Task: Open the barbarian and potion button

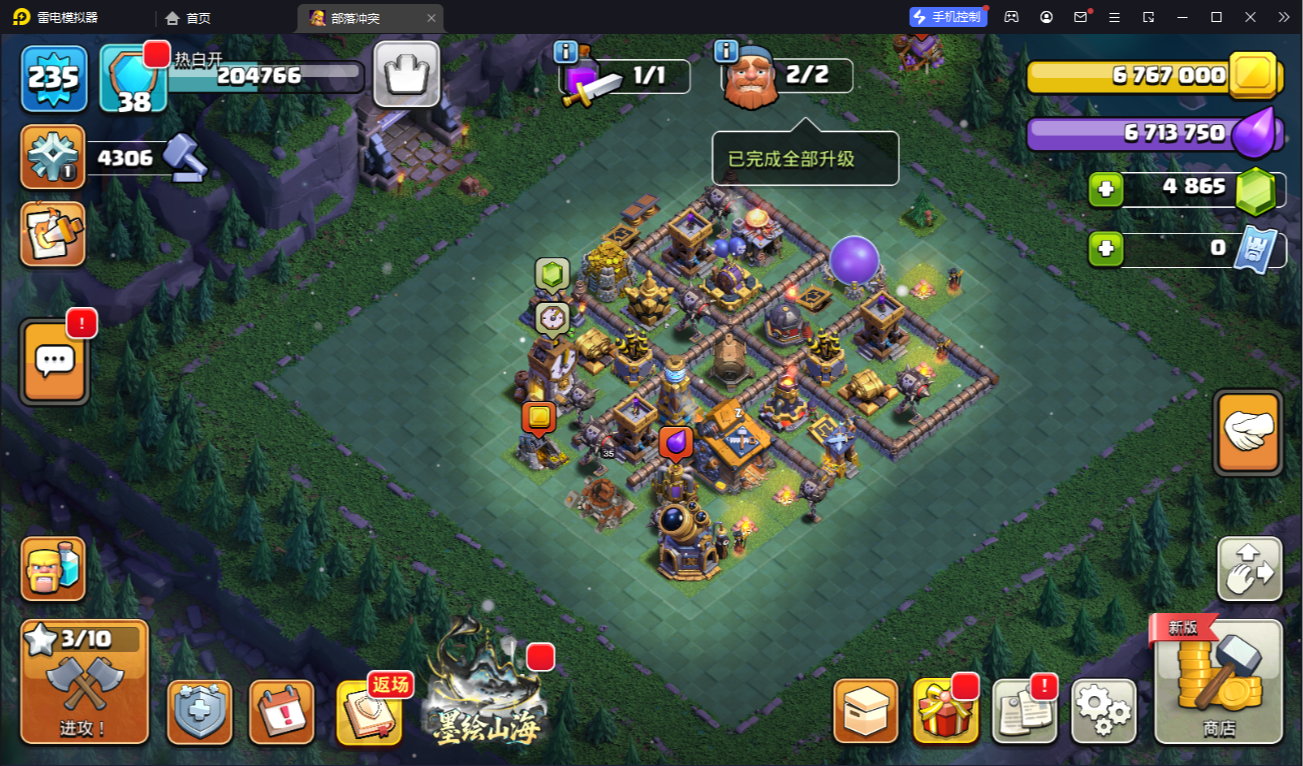Action: coord(53,568)
